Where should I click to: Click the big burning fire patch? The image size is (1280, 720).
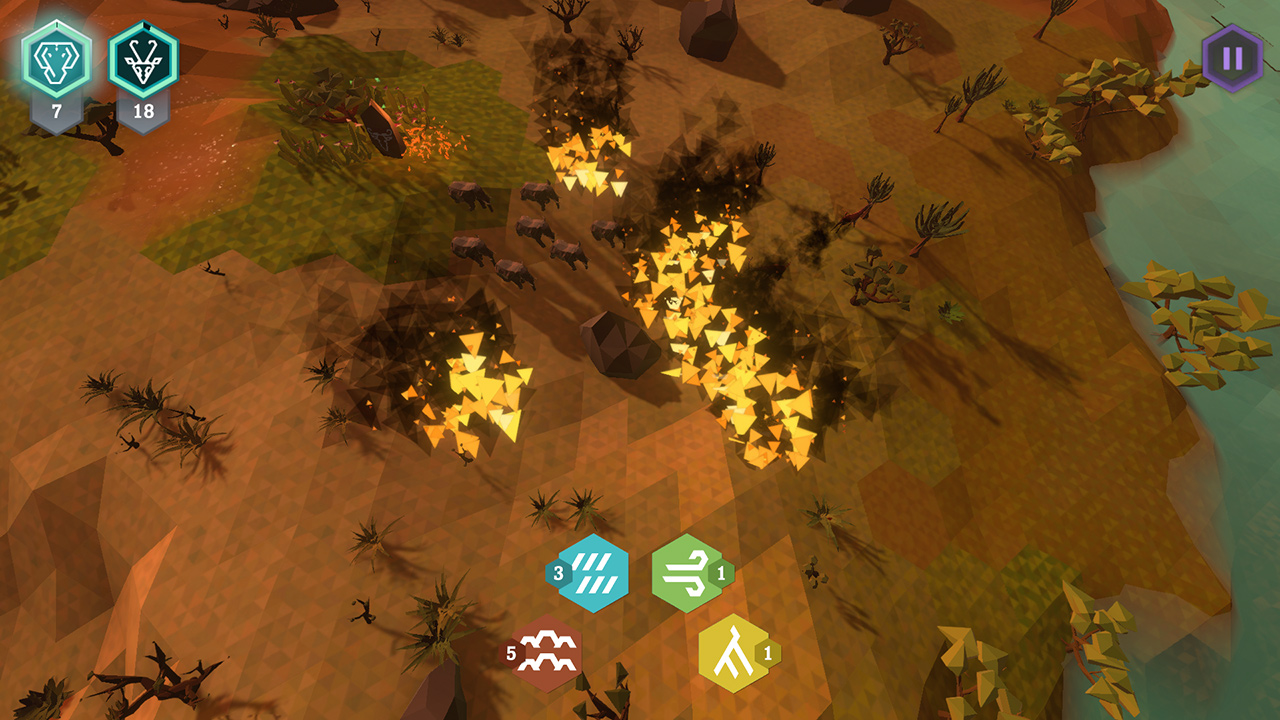pos(720,320)
